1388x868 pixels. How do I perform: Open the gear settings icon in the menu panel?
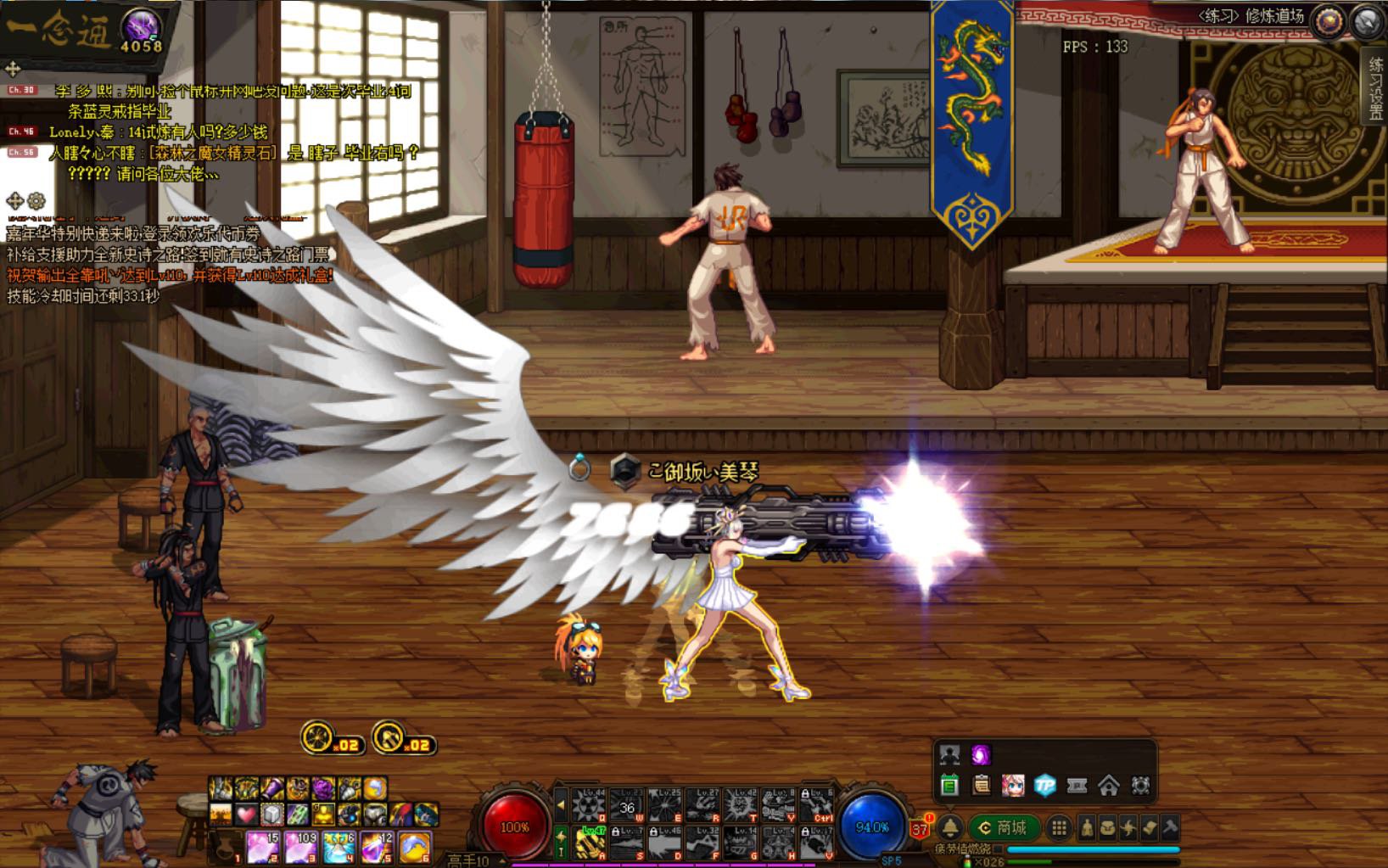click(x=1140, y=787)
